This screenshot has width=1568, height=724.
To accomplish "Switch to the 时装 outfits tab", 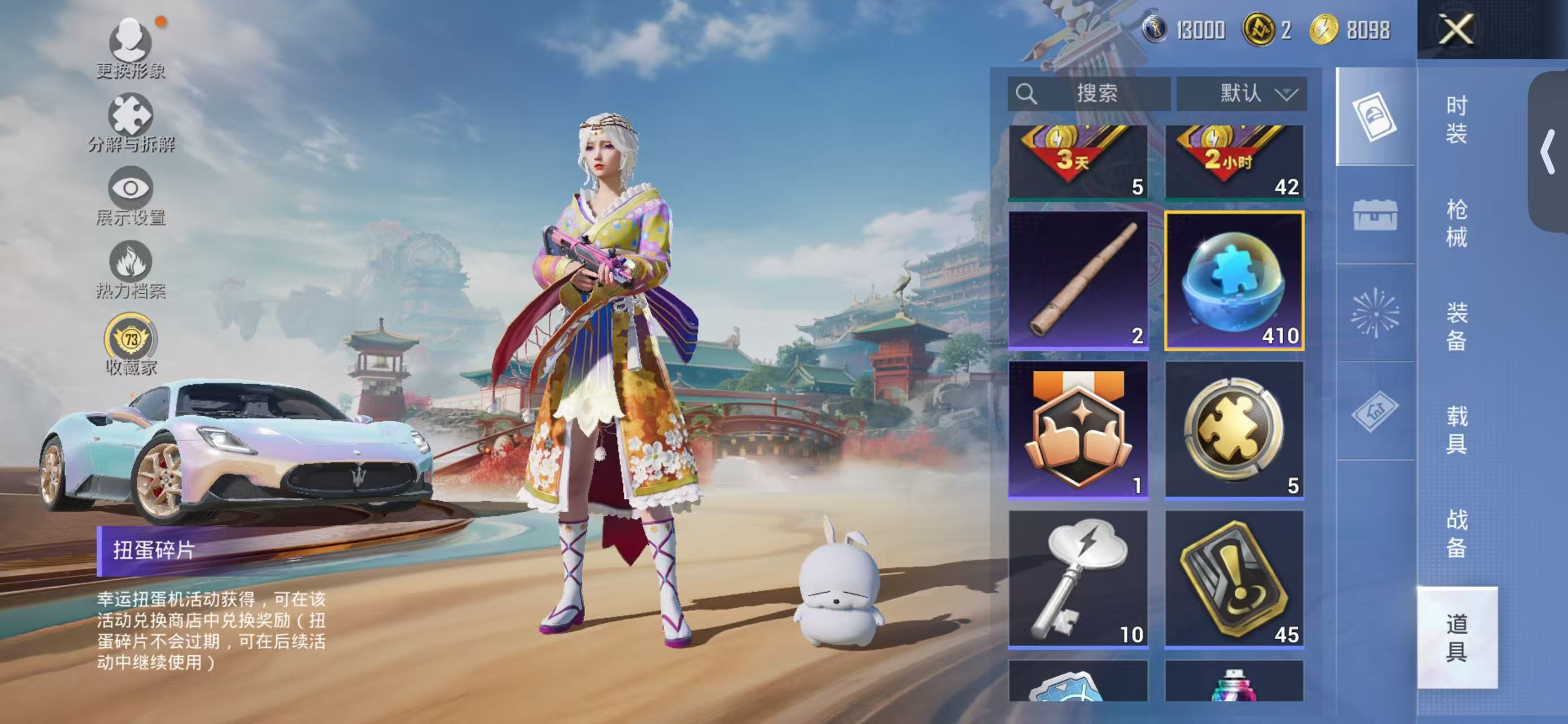I will [x=1456, y=119].
